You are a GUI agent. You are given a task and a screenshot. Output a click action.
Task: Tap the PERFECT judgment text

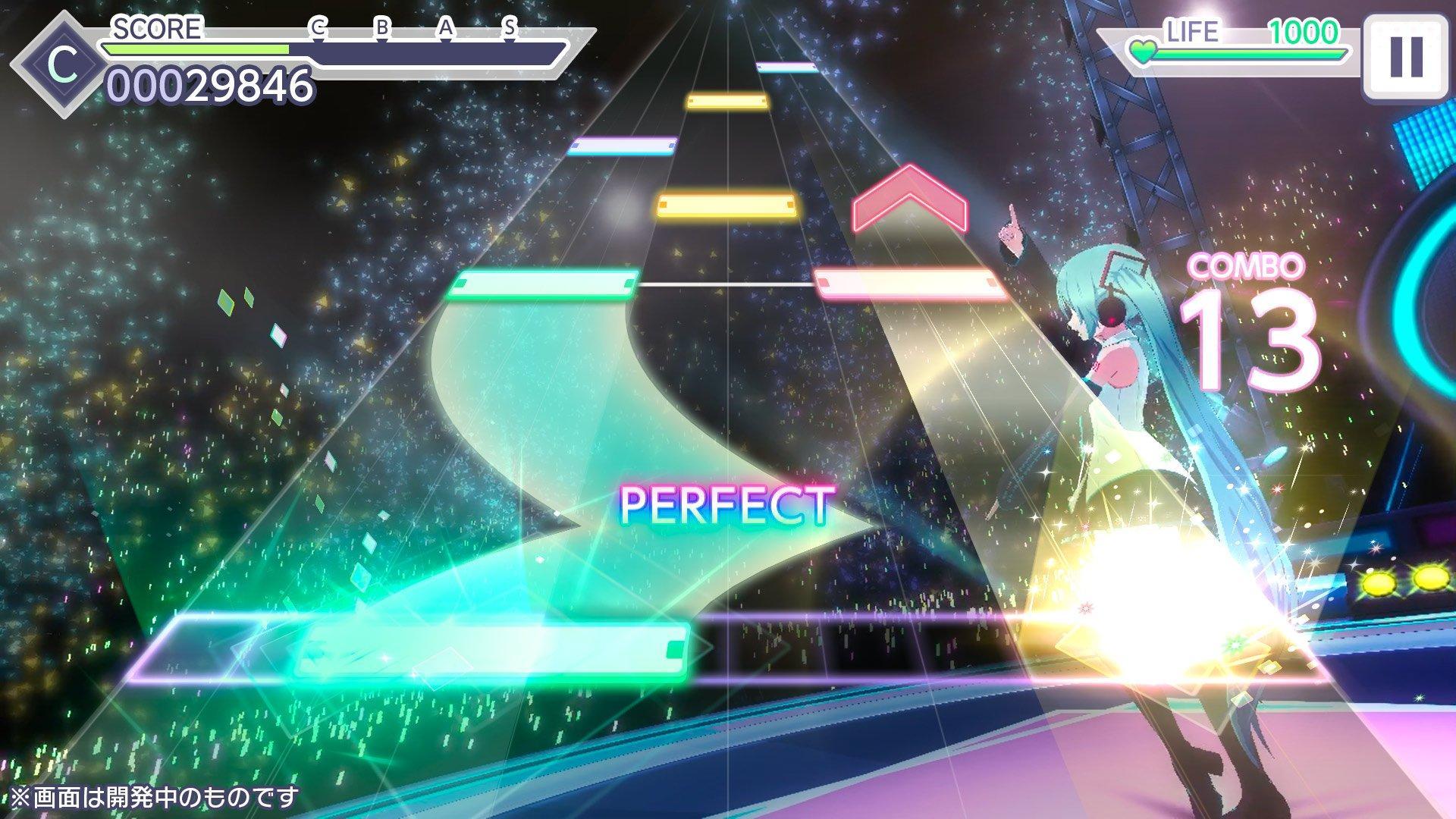pos(726,507)
